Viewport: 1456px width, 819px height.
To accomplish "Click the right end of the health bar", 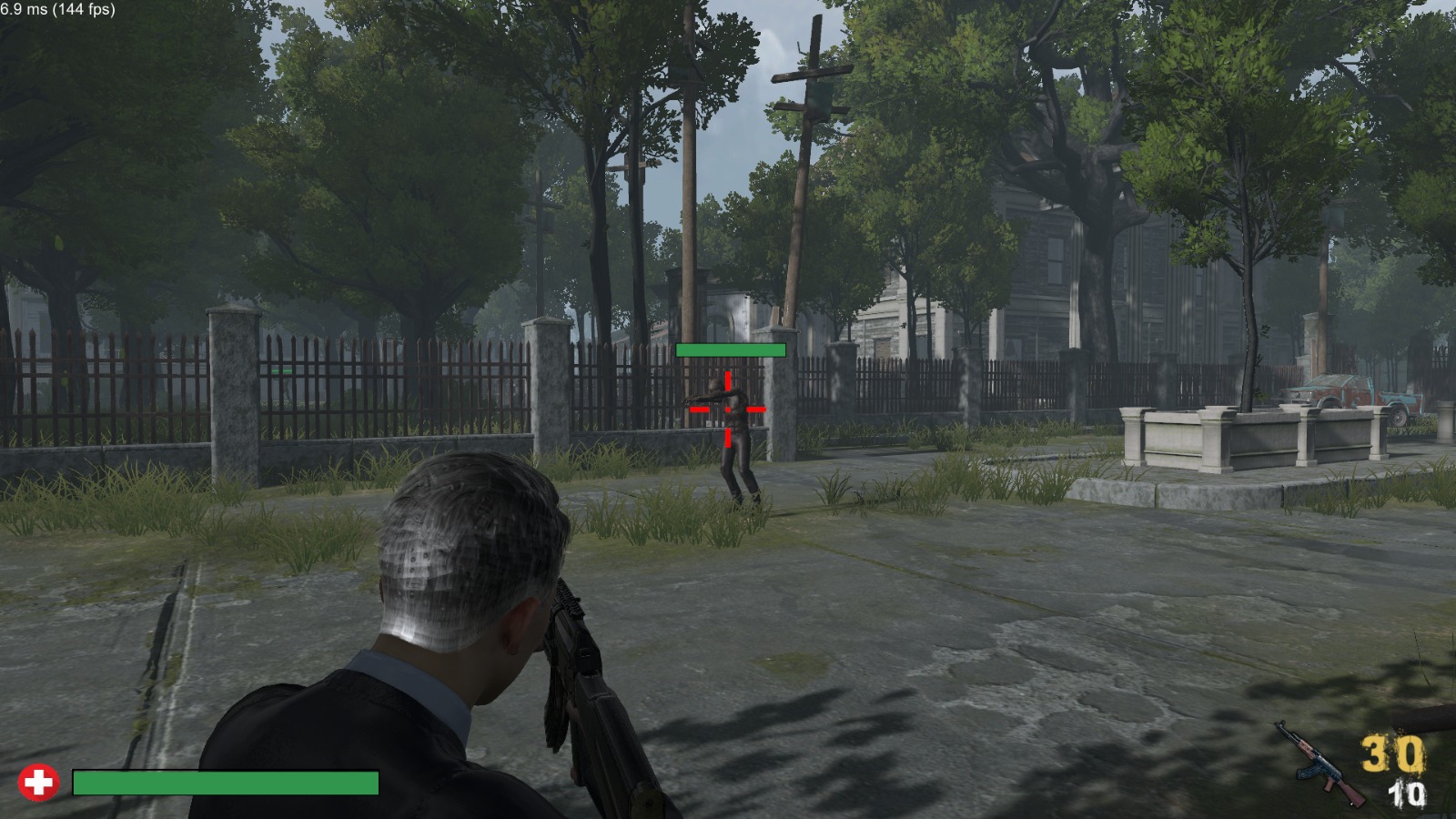I will (x=375, y=781).
